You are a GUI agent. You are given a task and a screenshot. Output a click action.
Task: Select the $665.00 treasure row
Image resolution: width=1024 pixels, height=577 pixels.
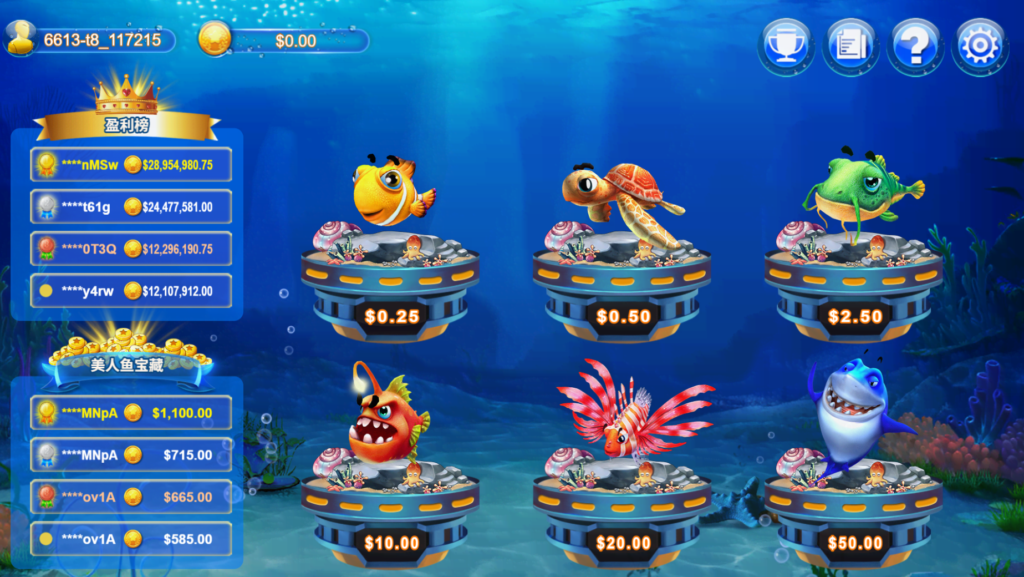pos(131,497)
